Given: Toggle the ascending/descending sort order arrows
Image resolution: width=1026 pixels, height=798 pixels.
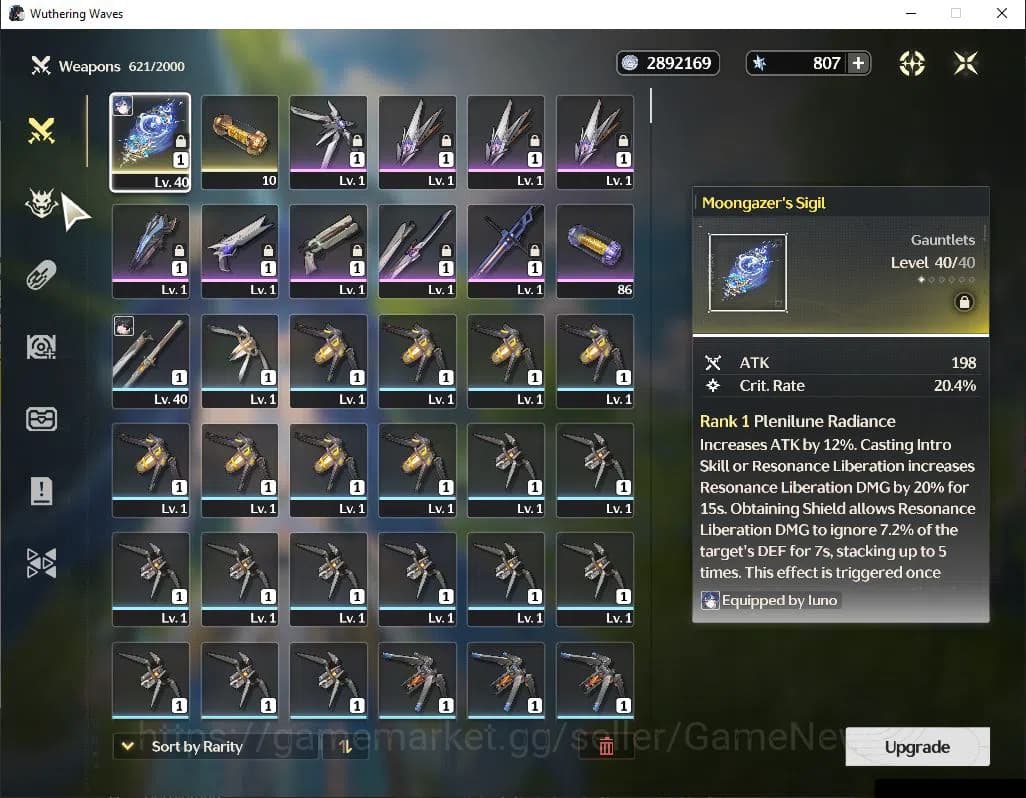Looking at the screenshot, I should tap(345, 746).
